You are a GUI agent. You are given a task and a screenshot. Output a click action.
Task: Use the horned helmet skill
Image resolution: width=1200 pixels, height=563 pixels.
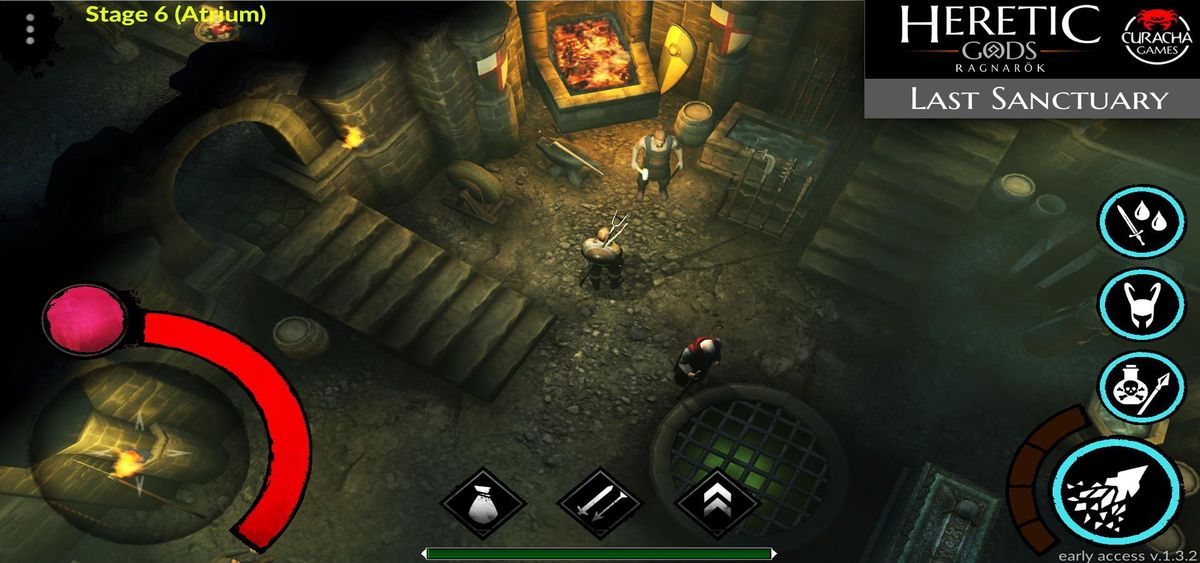1143,305
